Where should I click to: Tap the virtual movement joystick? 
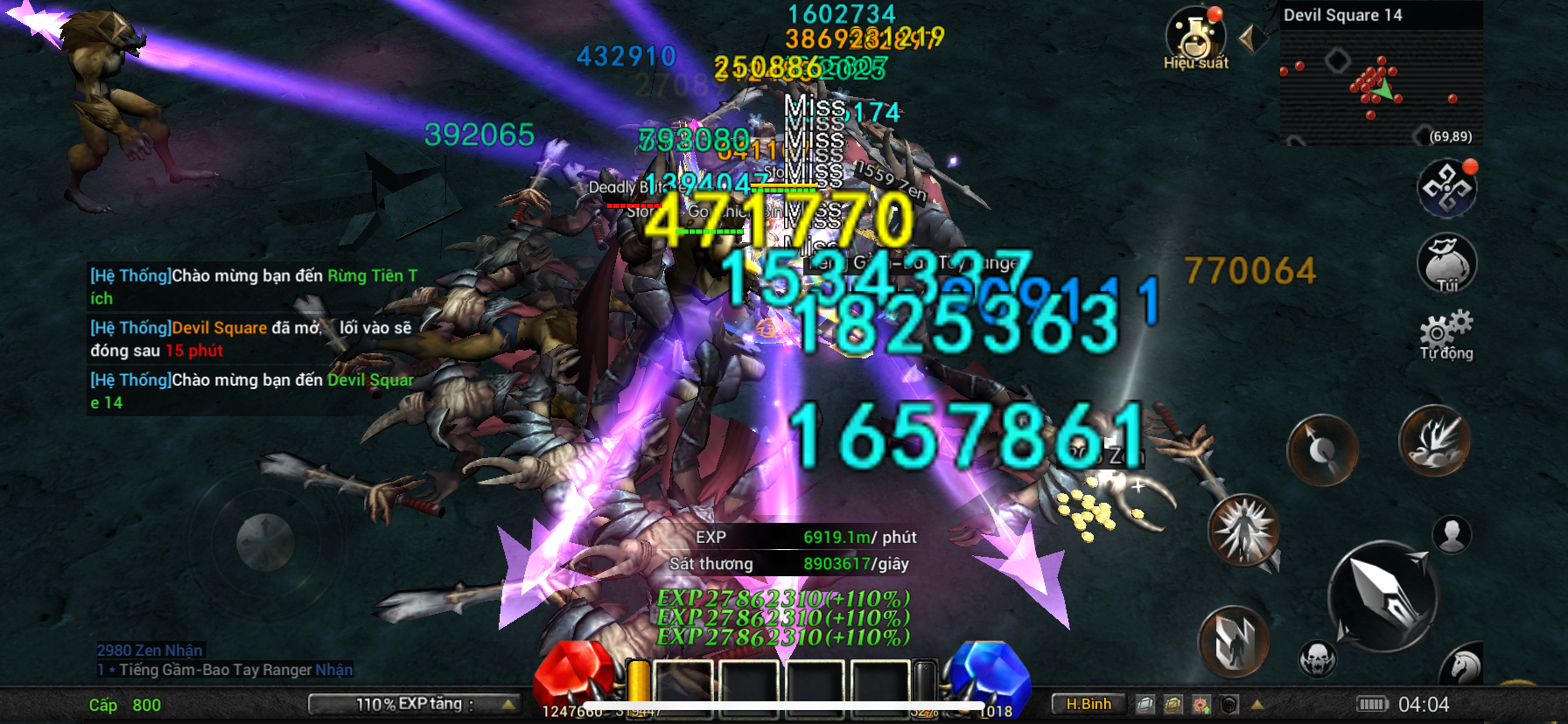[x=264, y=542]
